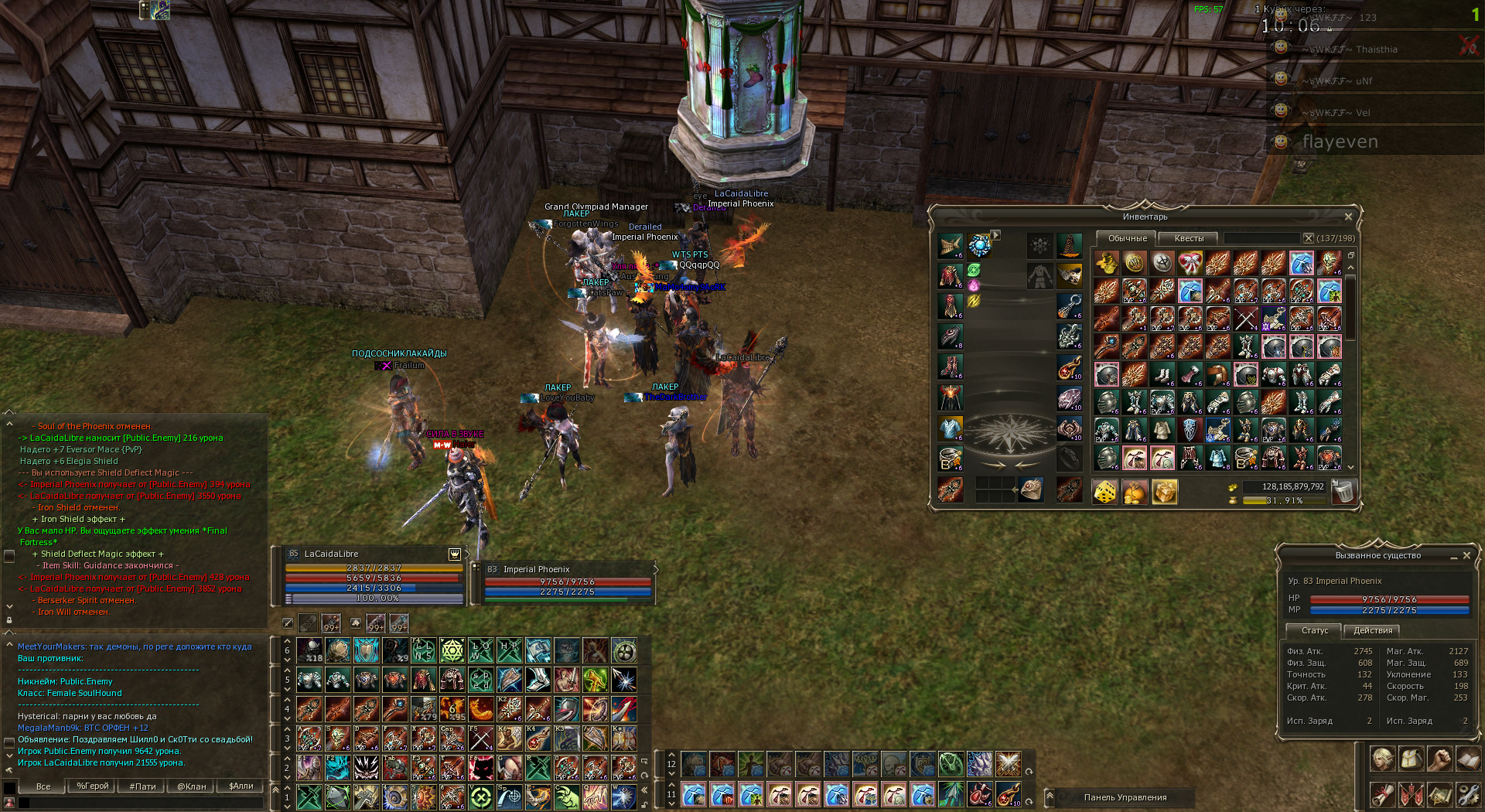Switch to the Действия tab of the summon window
The height and width of the screenshot is (812, 1485).
(x=1373, y=630)
